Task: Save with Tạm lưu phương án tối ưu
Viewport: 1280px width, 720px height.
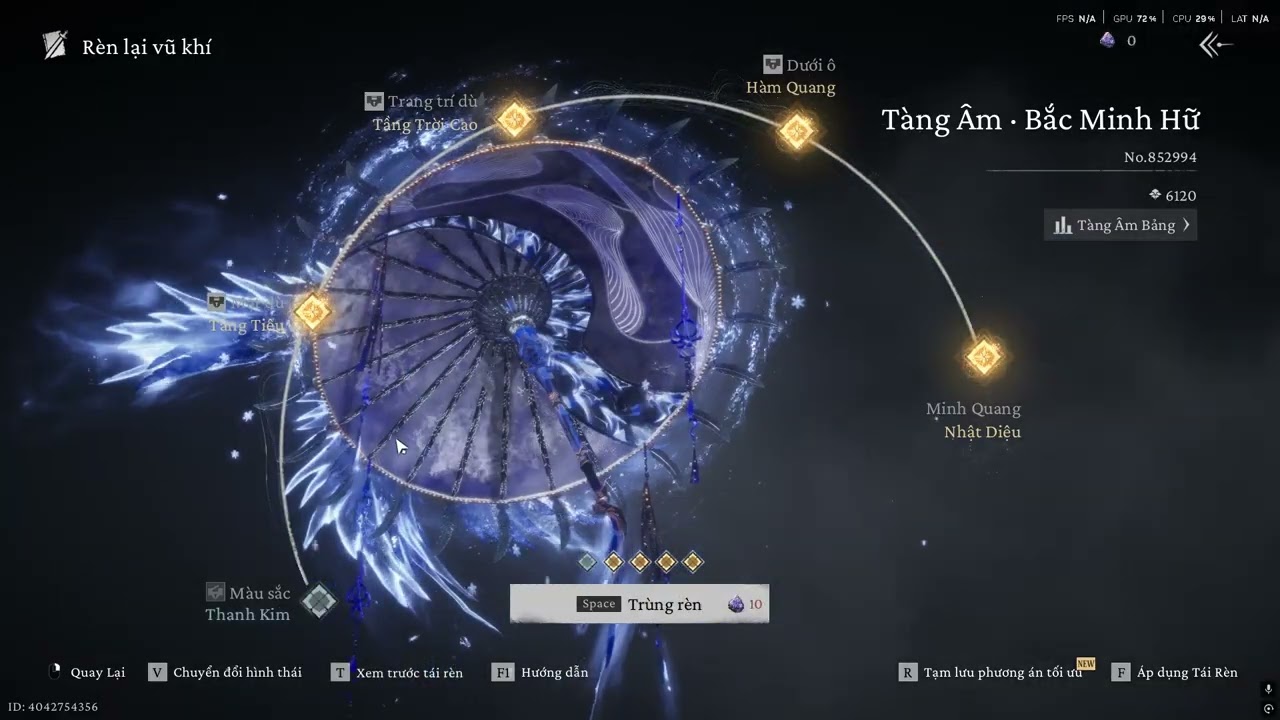Action: 990,672
